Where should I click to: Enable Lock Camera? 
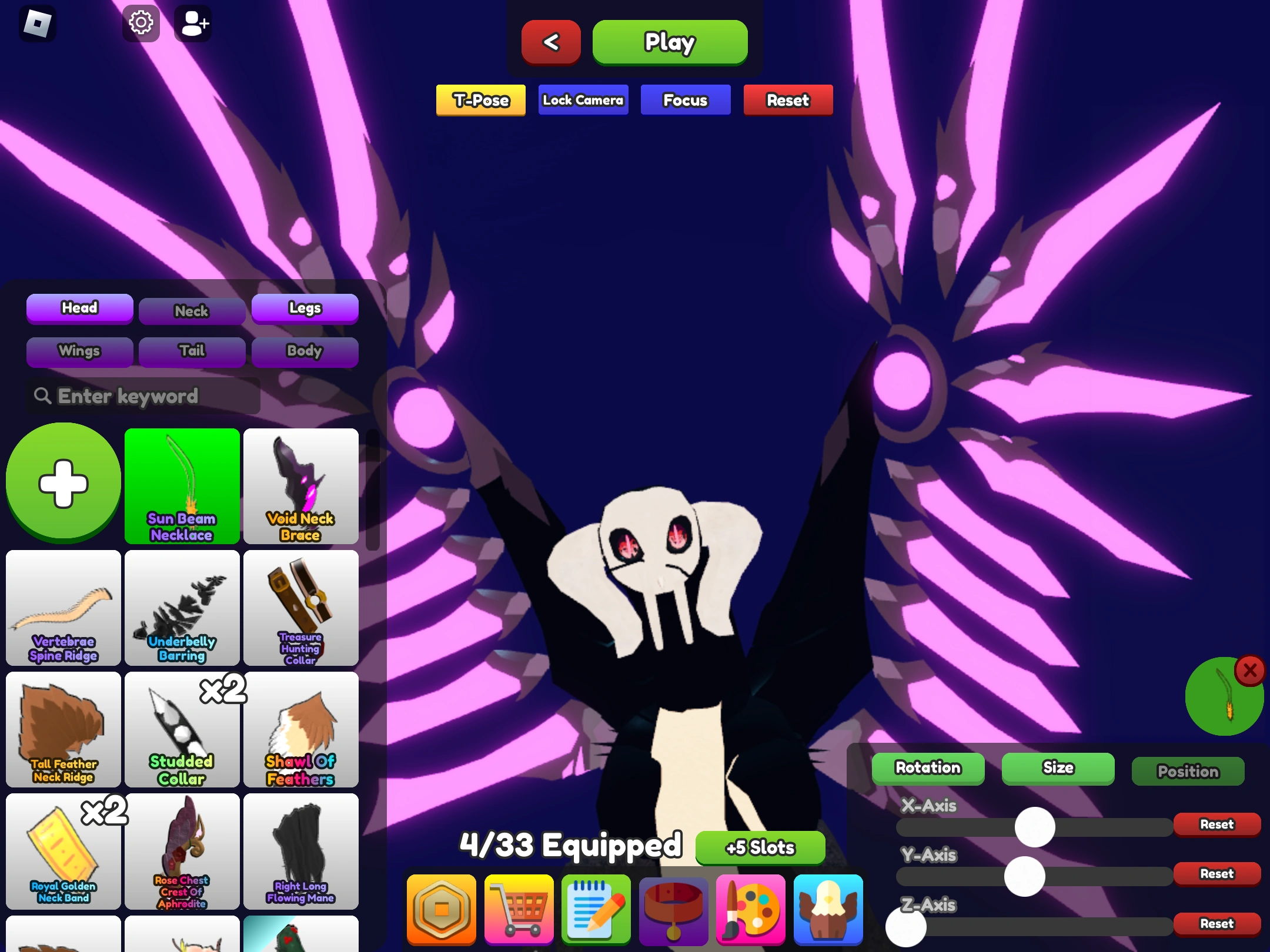(x=583, y=100)
